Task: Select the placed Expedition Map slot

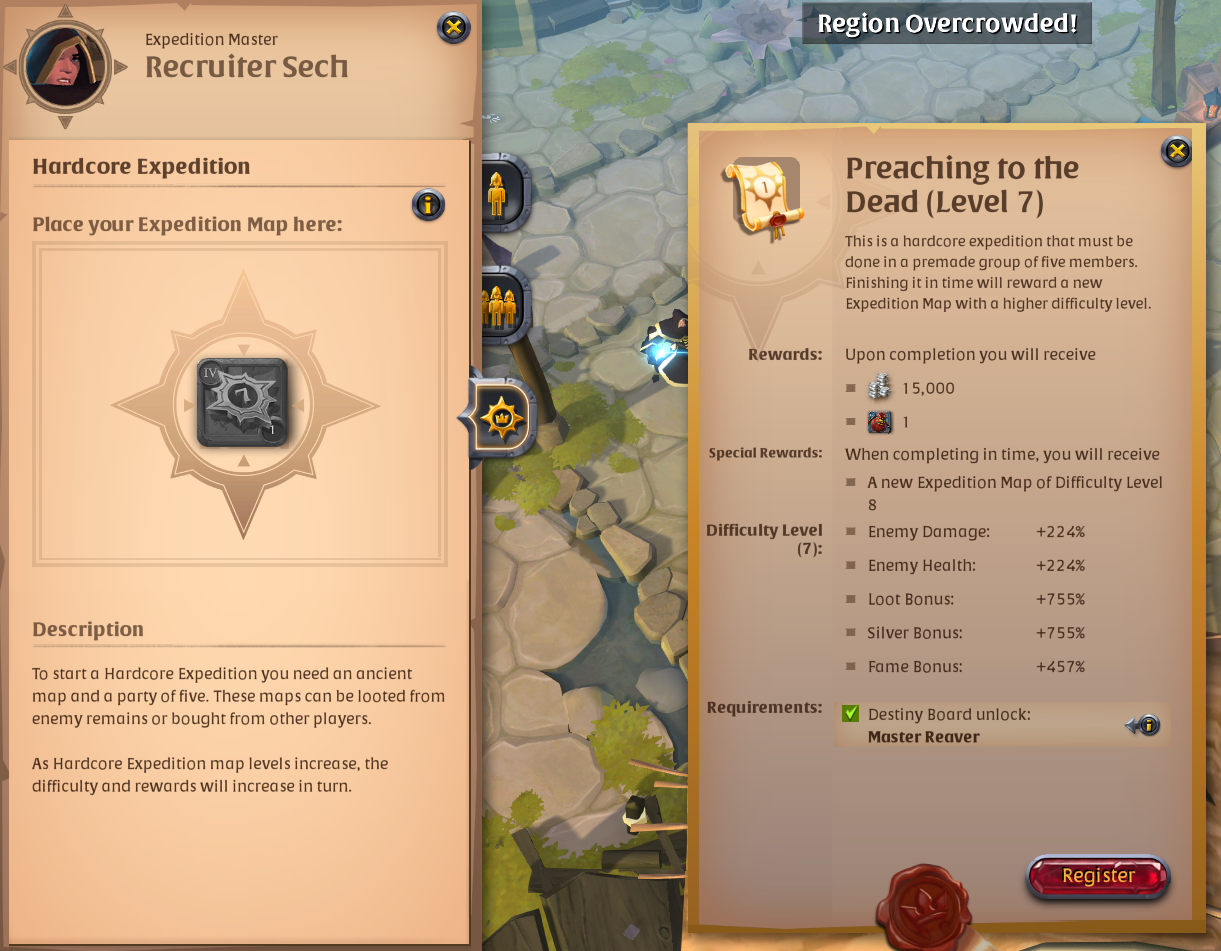Action: coord(242,402)
